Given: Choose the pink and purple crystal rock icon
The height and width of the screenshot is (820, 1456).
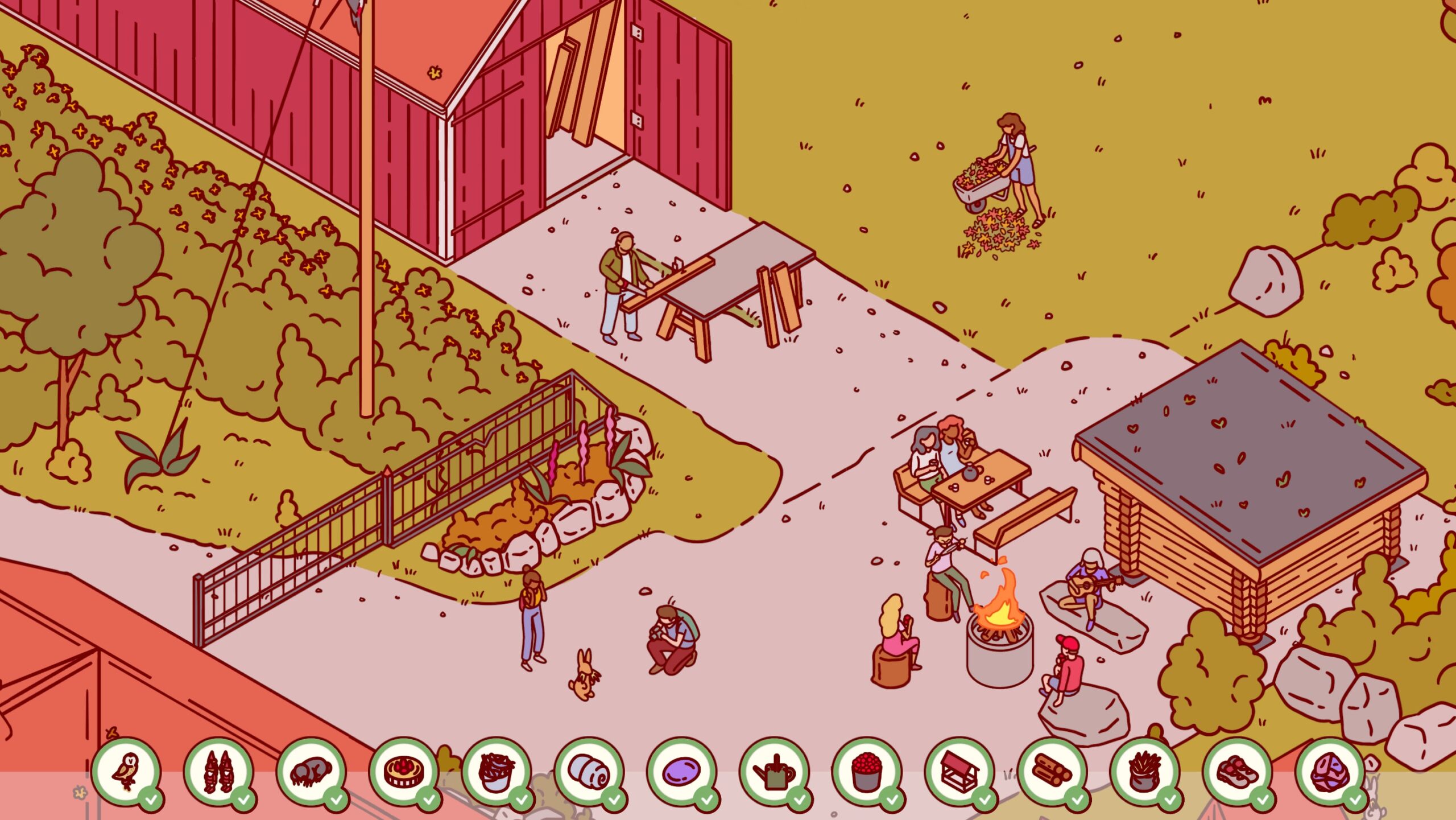Looking at the screenshot, I should (x=1330, y=772).
